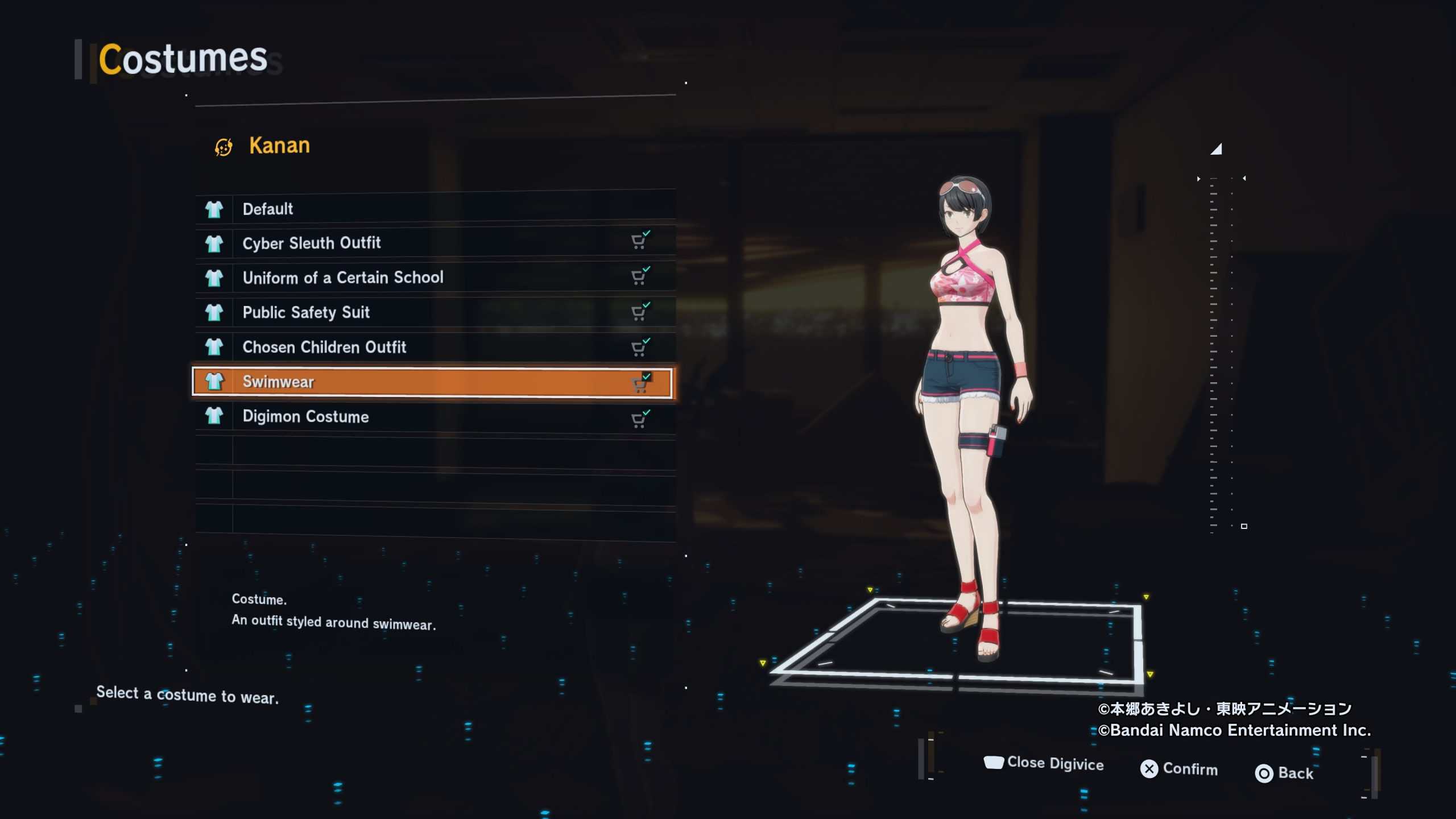Close the Digivice
This screenshot has width=1456, height=819.
(1044, 763)
